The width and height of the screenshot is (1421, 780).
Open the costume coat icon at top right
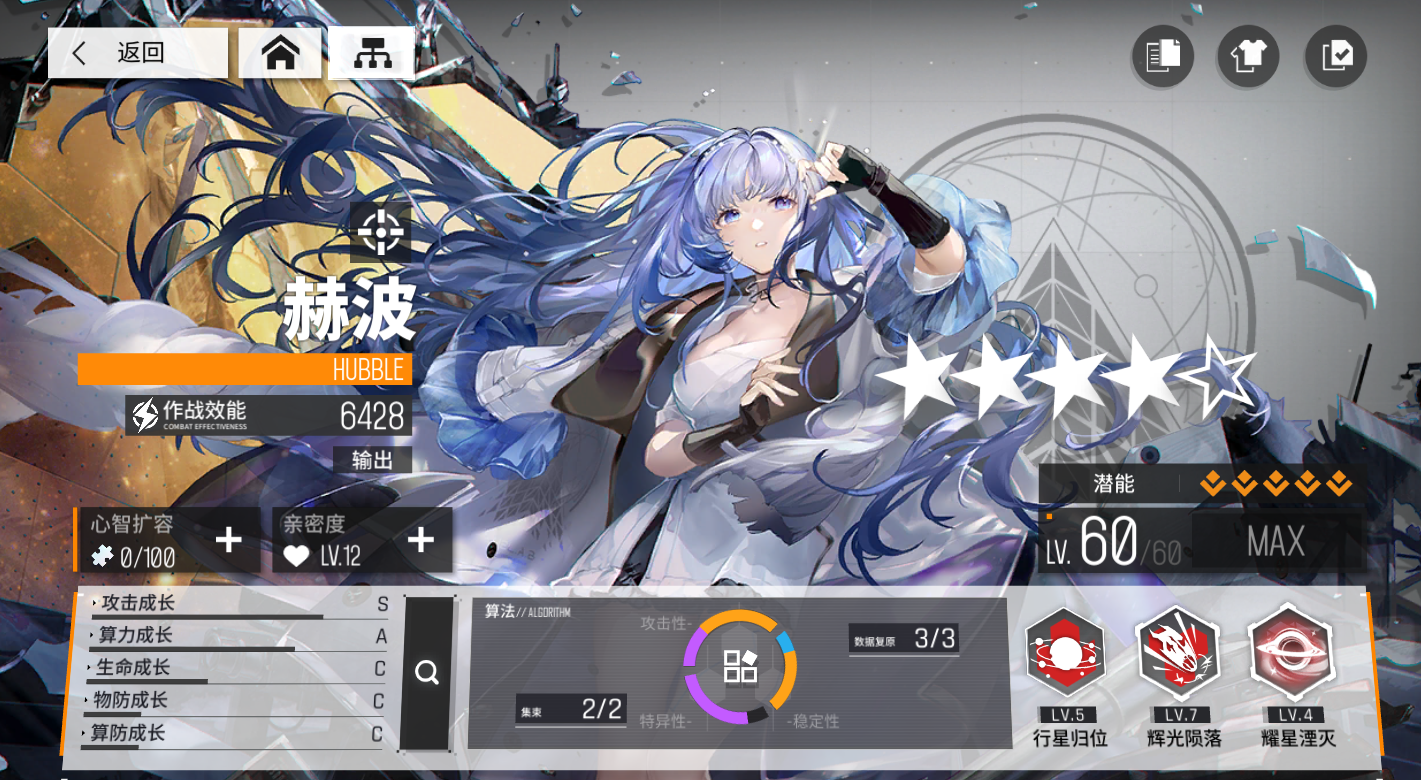(x=1247, y=57)
